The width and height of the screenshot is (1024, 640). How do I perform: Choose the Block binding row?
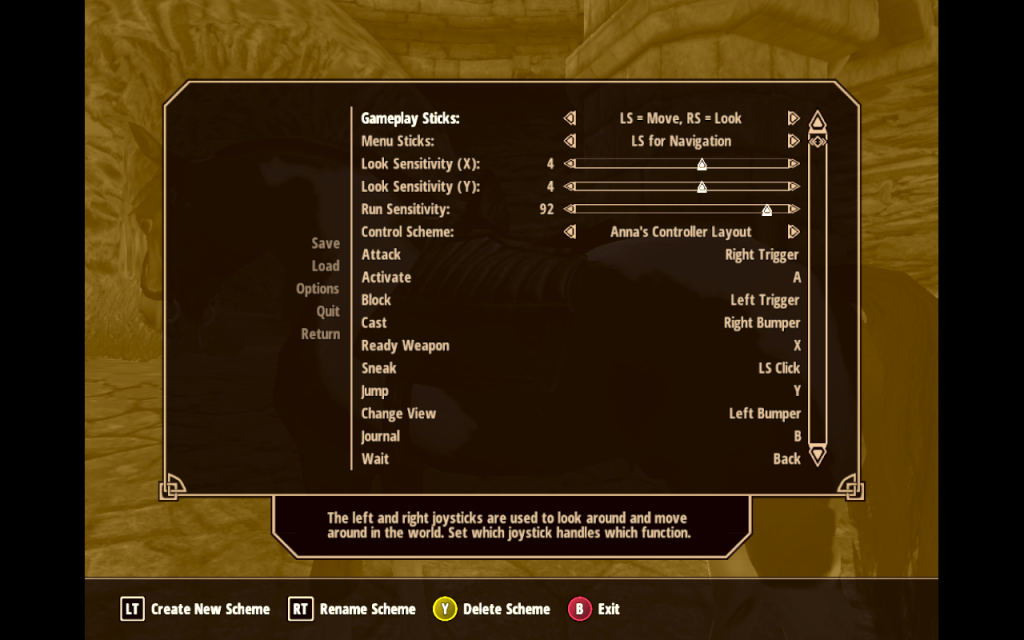(580, 300)
